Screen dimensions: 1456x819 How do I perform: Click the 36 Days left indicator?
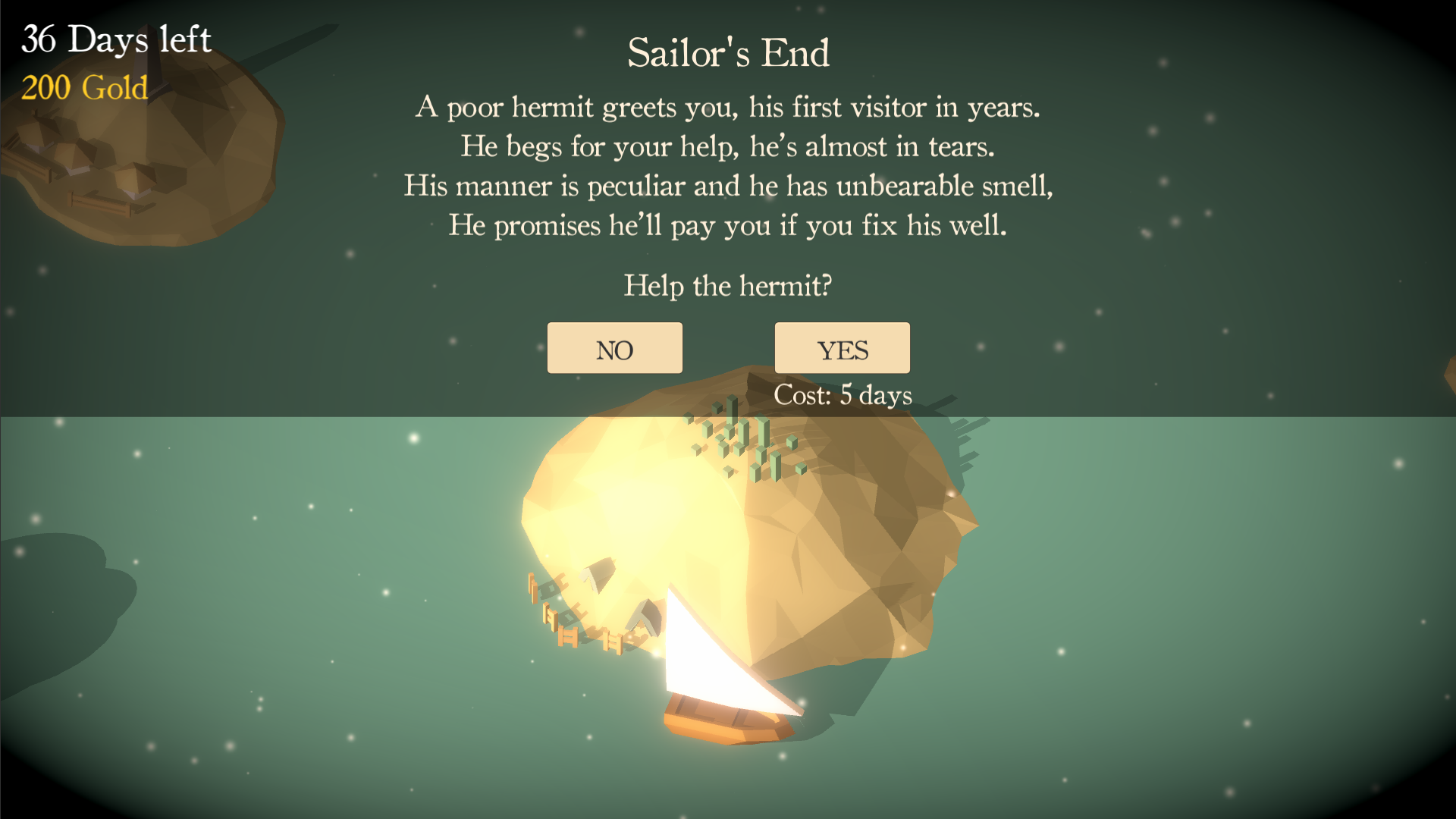point(115,39)
